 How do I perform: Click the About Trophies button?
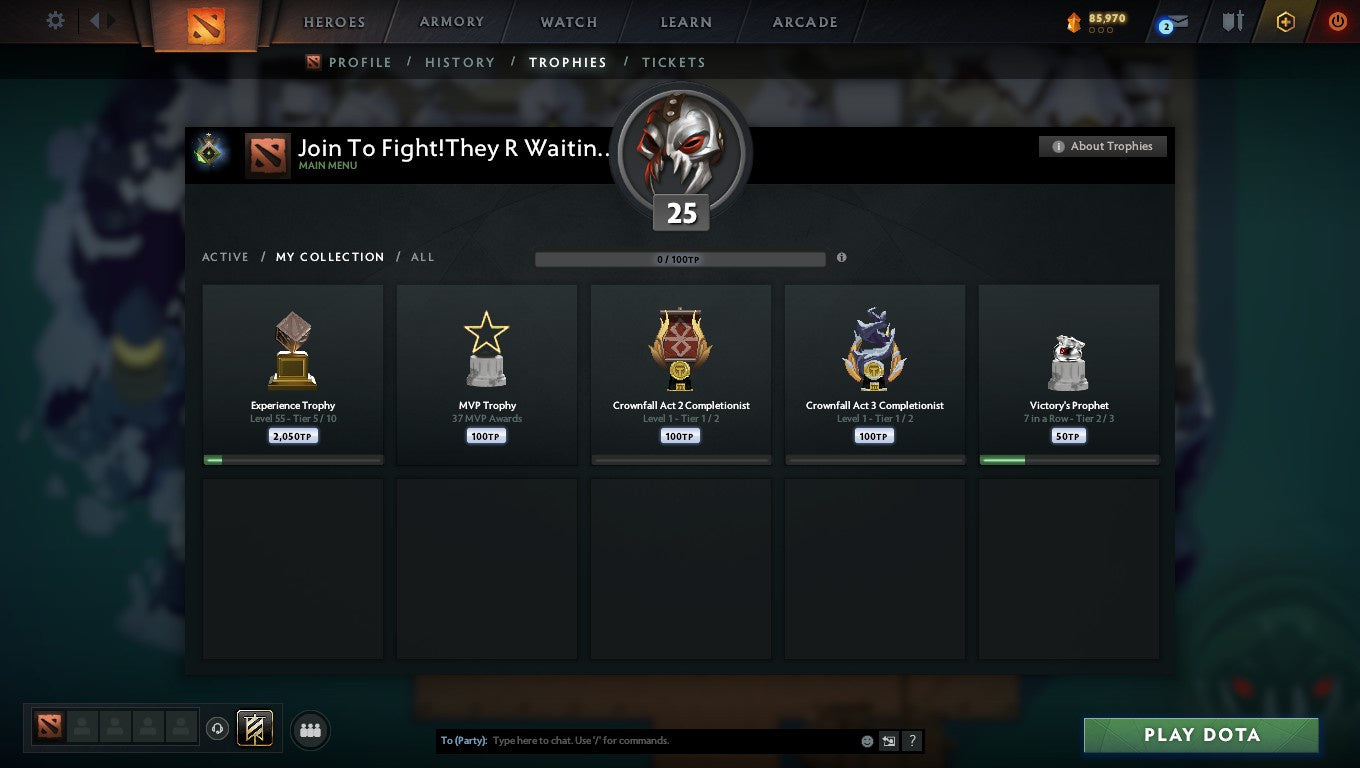(1103, 146)
